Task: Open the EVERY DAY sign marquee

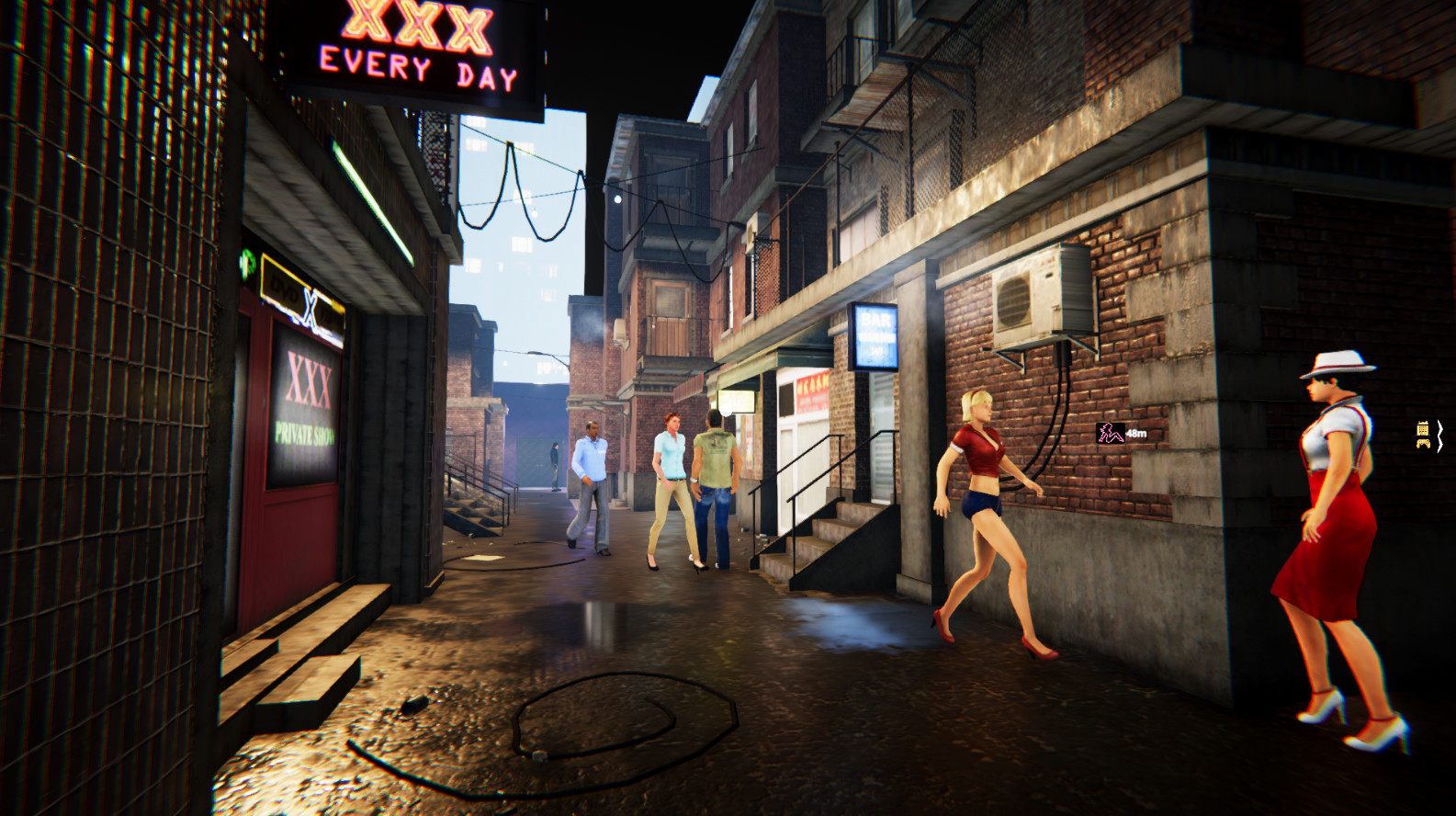Action: point(418,67)
